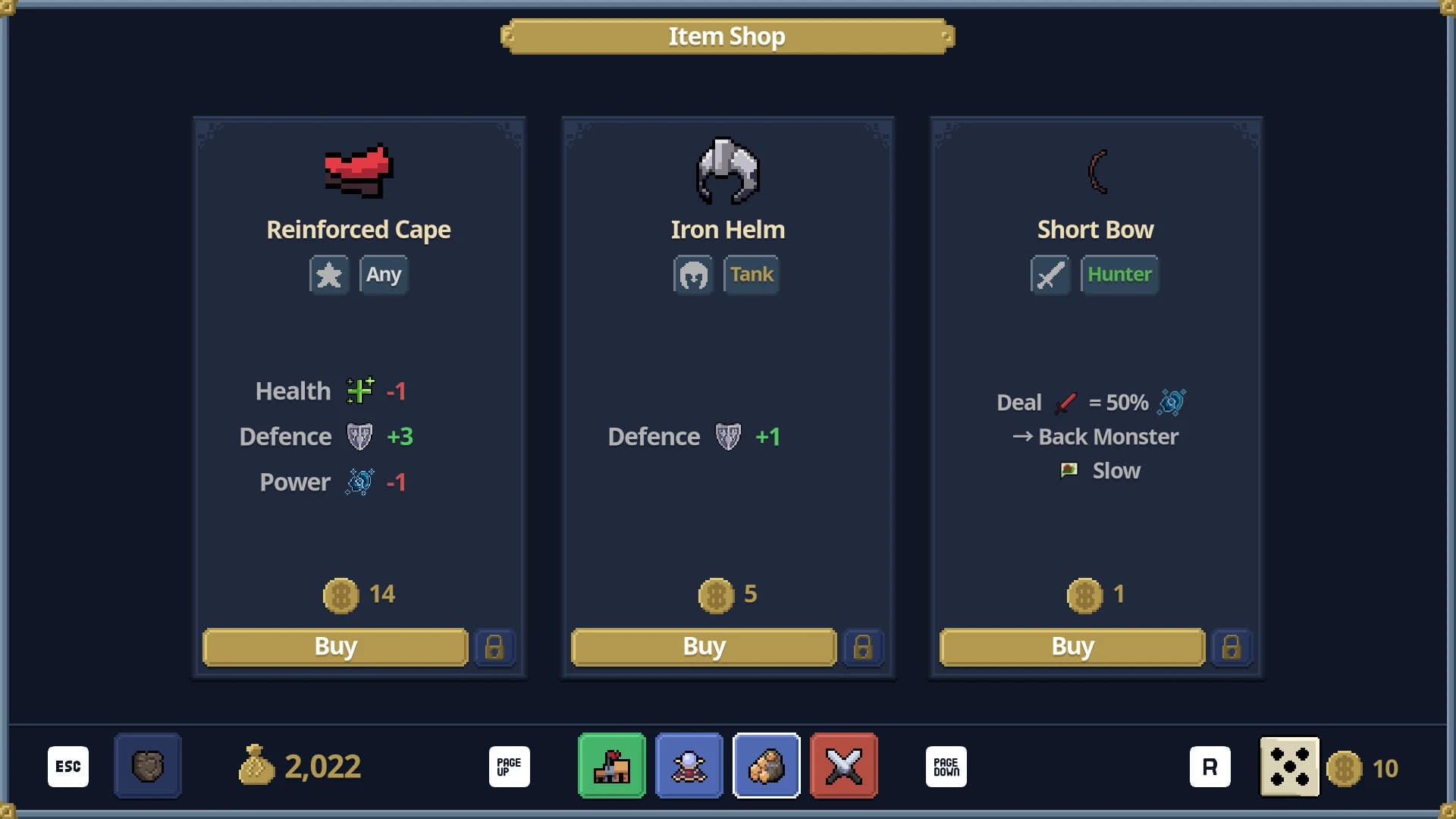The image size is (1456, 819).
Task: Buy the Short Bow for 1 coin
Action: point(1072,646)
